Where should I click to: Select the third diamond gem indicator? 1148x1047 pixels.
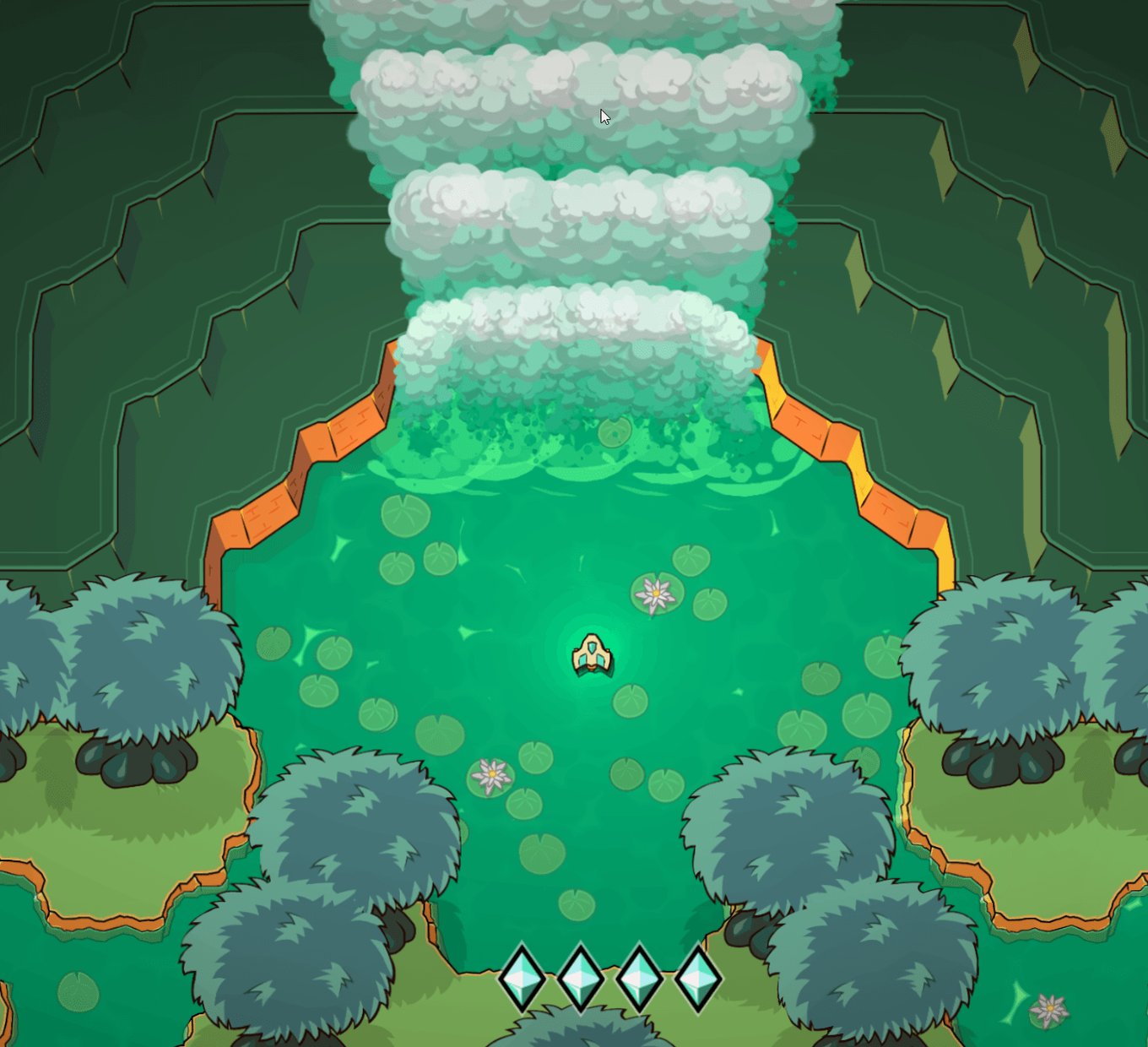coord(640,976)
